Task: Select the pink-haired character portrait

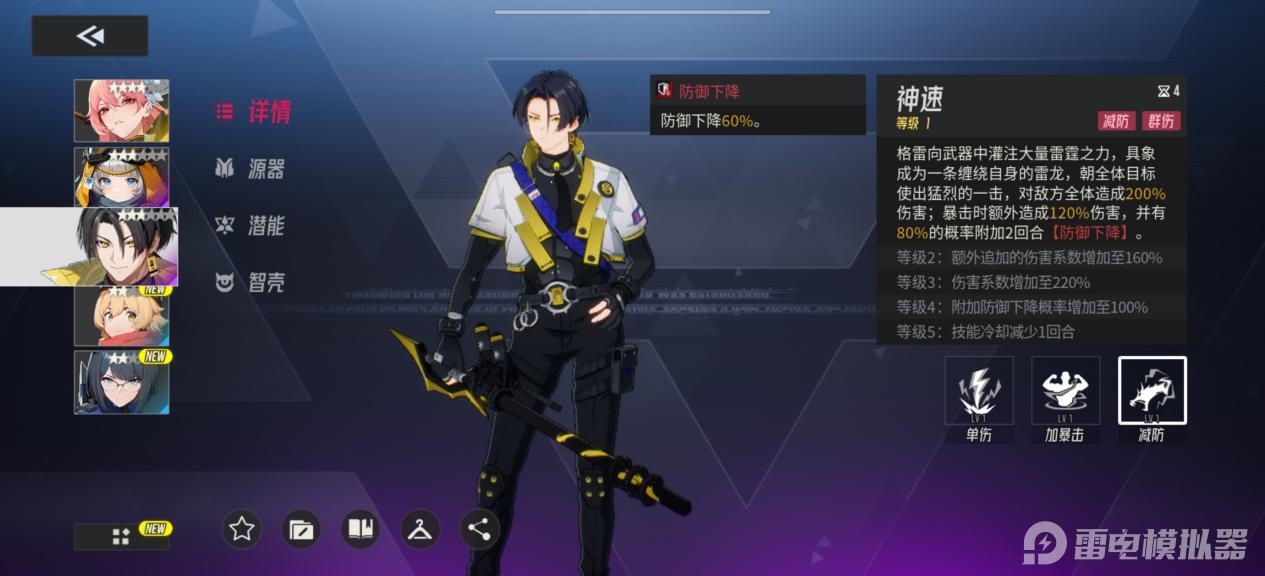Action: 122,110
